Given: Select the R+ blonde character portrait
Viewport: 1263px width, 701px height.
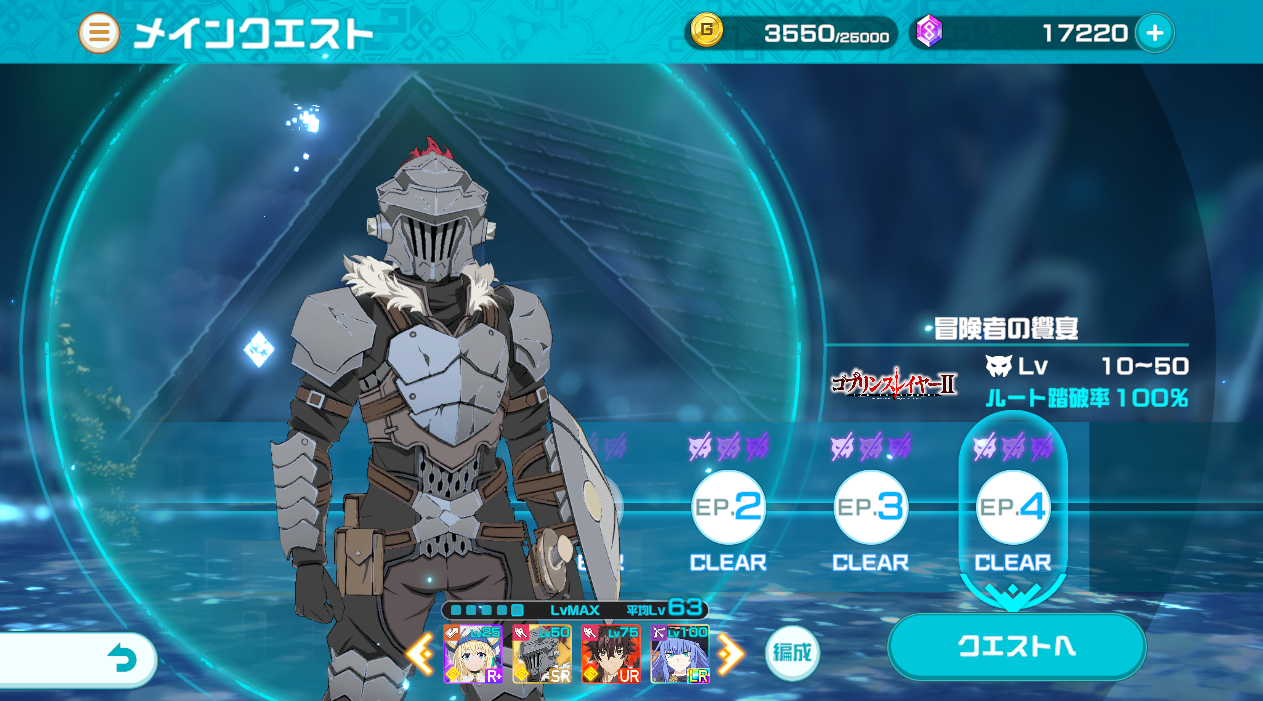Looking at the screenshot, I should point(474,654).
